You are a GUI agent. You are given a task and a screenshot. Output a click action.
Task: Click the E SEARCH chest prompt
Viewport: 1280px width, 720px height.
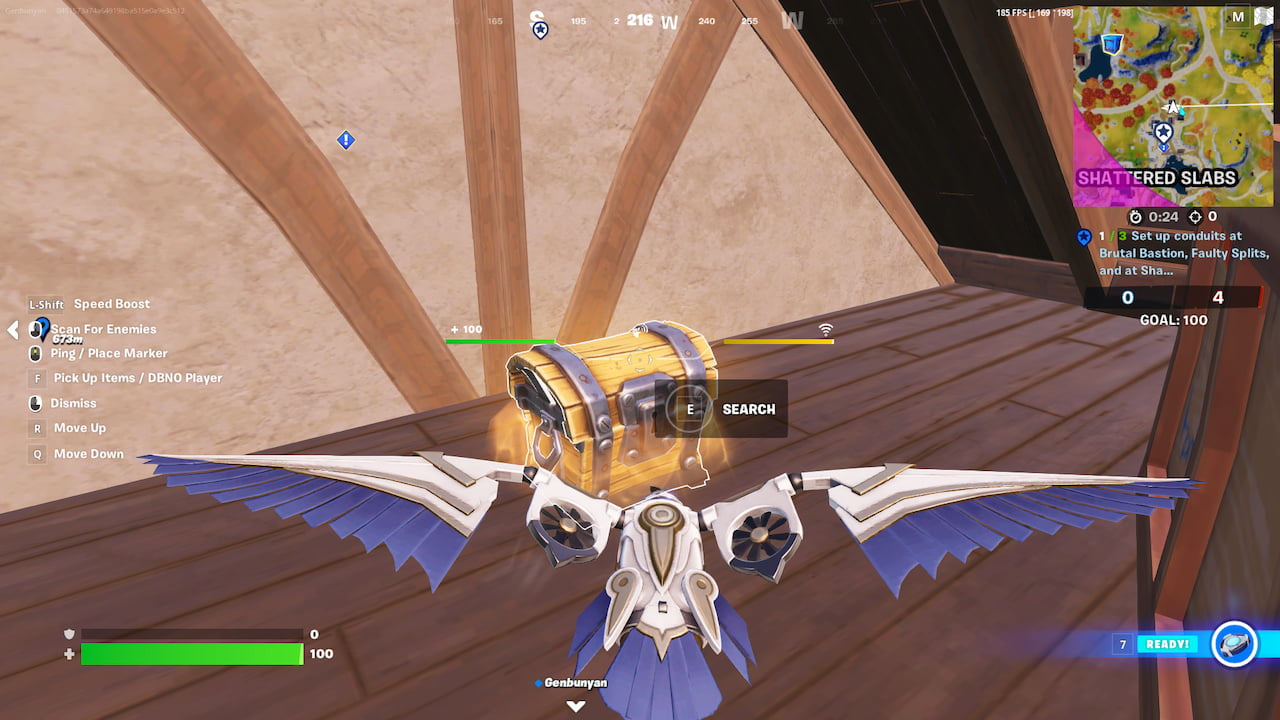pos(720,408)
